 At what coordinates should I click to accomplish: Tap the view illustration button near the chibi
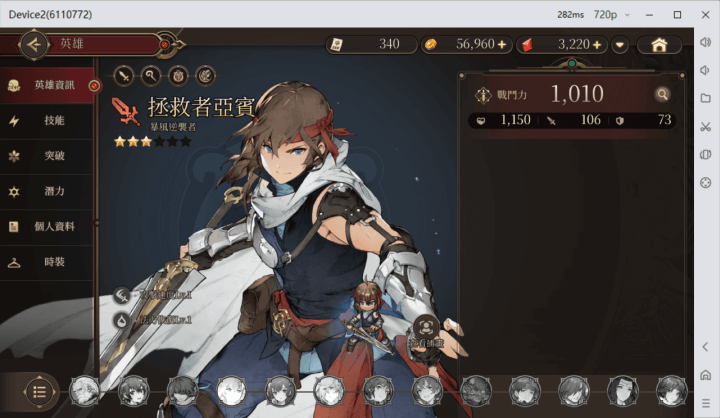pos(427,329)
